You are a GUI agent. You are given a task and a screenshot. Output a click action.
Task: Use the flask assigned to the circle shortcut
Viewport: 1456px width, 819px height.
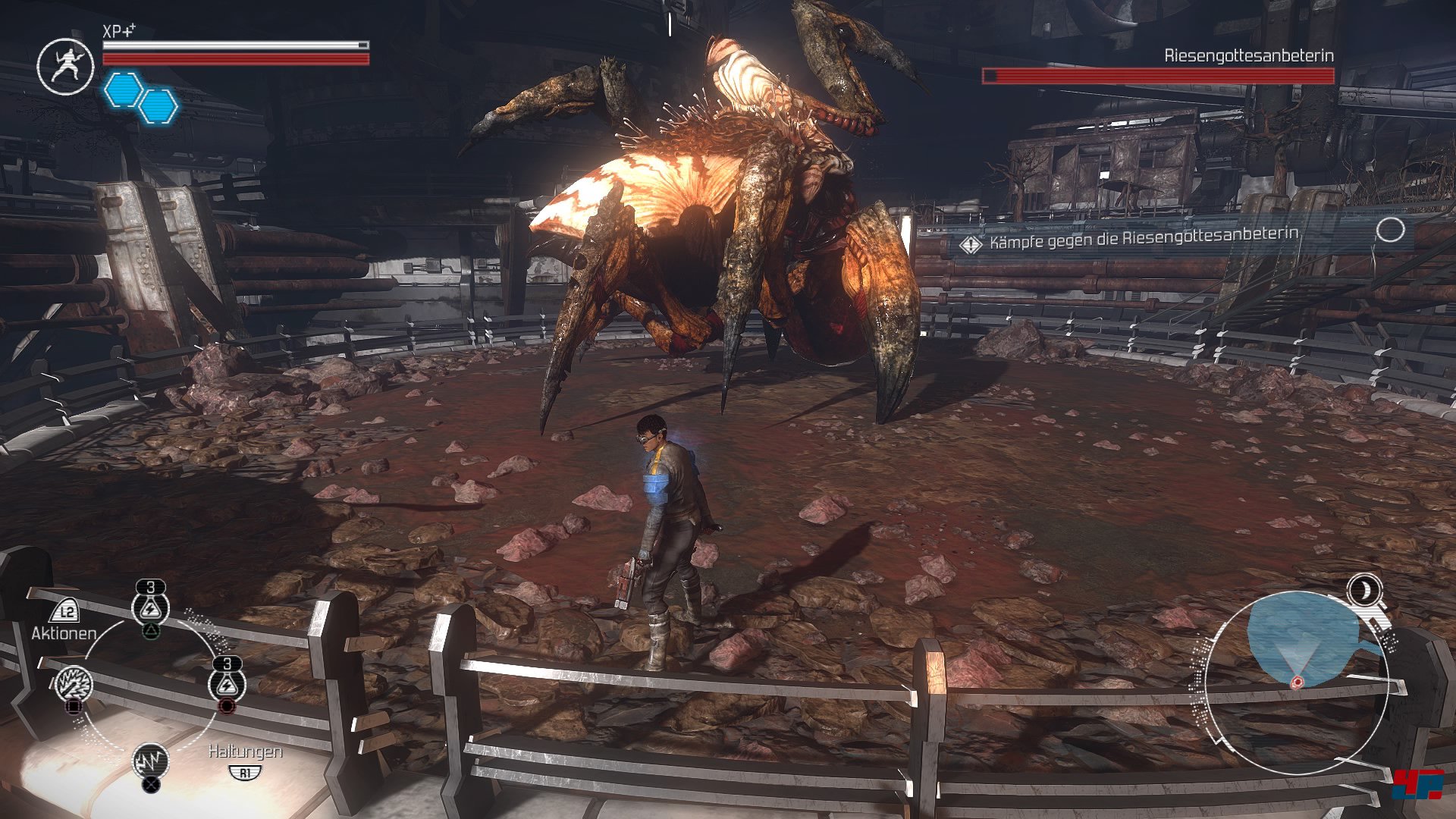coord(227,684)
